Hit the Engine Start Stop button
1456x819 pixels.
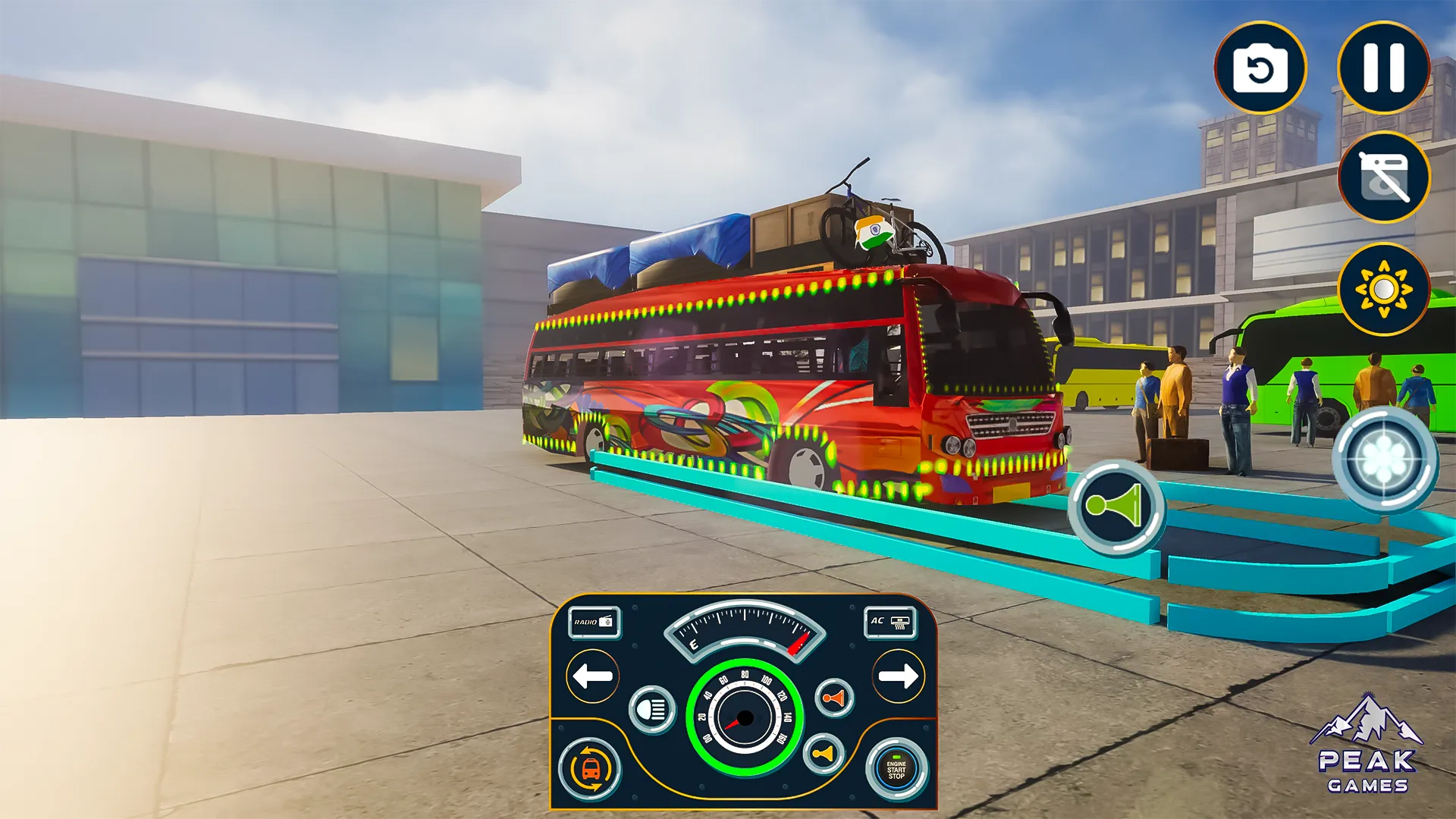[896, 770]
